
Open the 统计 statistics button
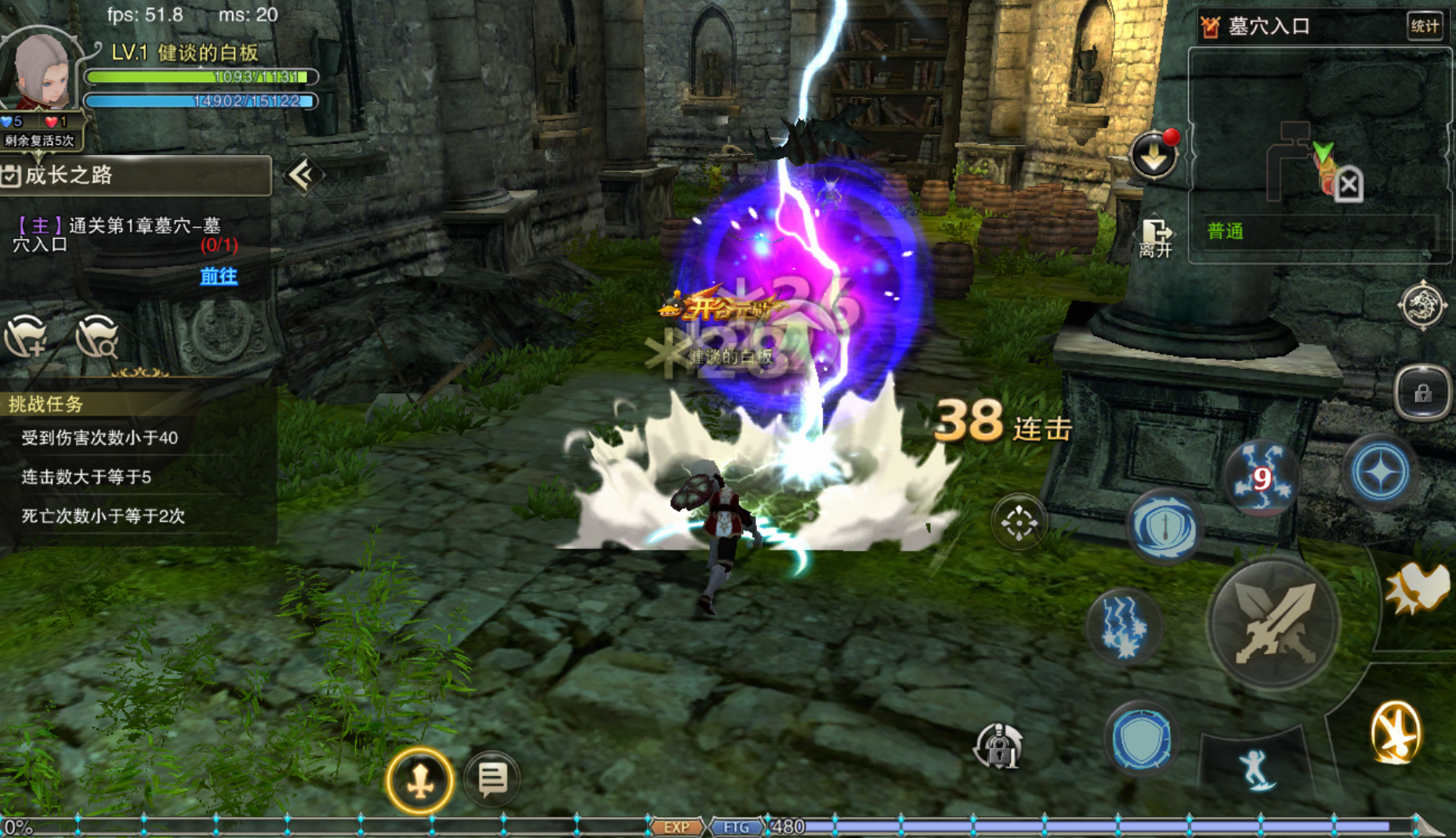(x=1424, y=27)
